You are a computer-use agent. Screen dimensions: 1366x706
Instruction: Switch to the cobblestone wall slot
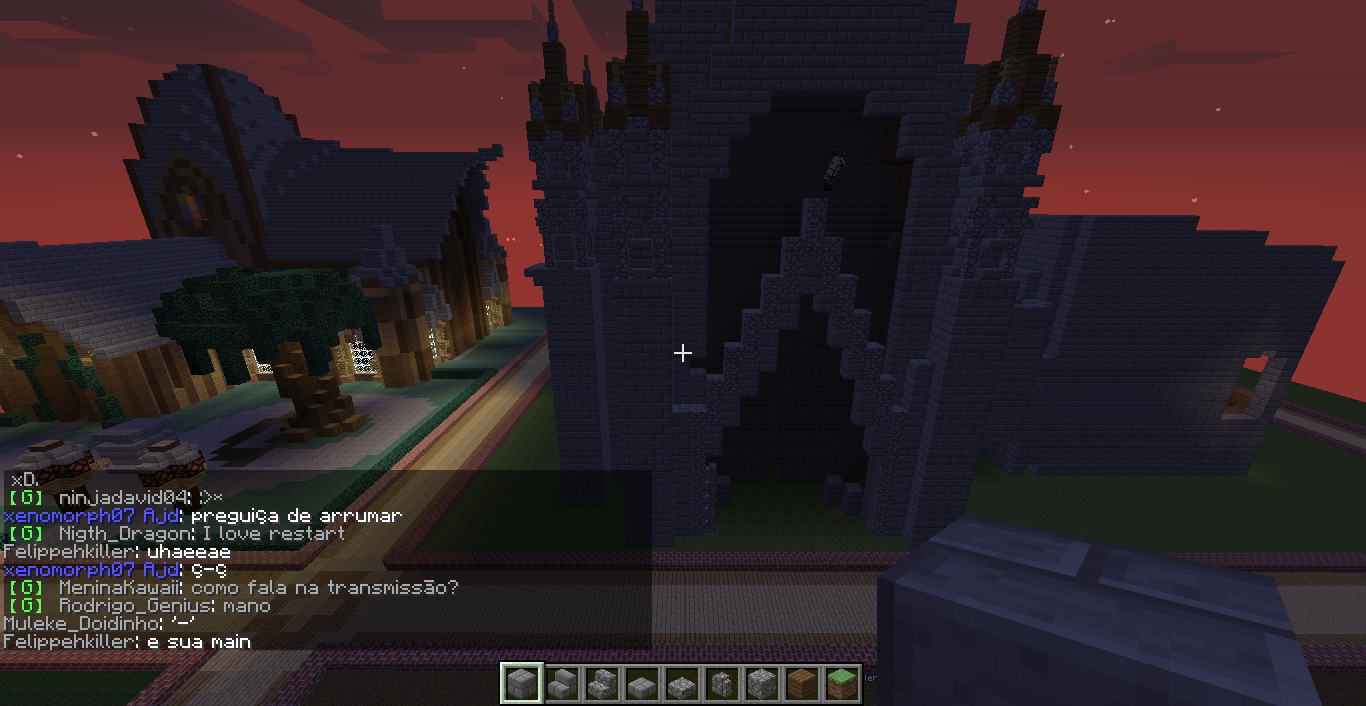[x=720, y=683]
